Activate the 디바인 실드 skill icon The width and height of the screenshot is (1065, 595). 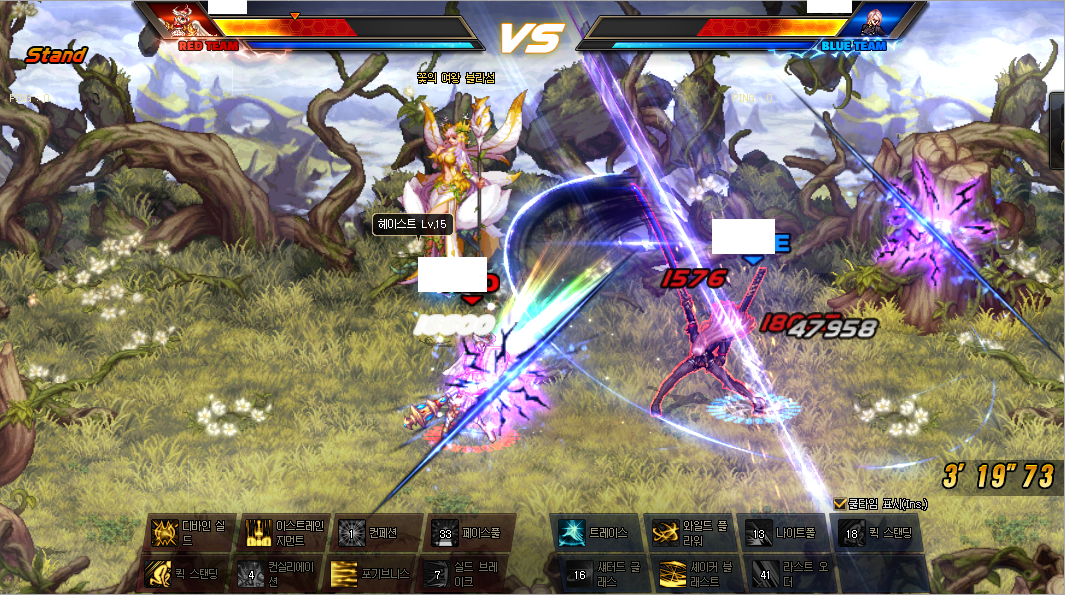point(164,533)
